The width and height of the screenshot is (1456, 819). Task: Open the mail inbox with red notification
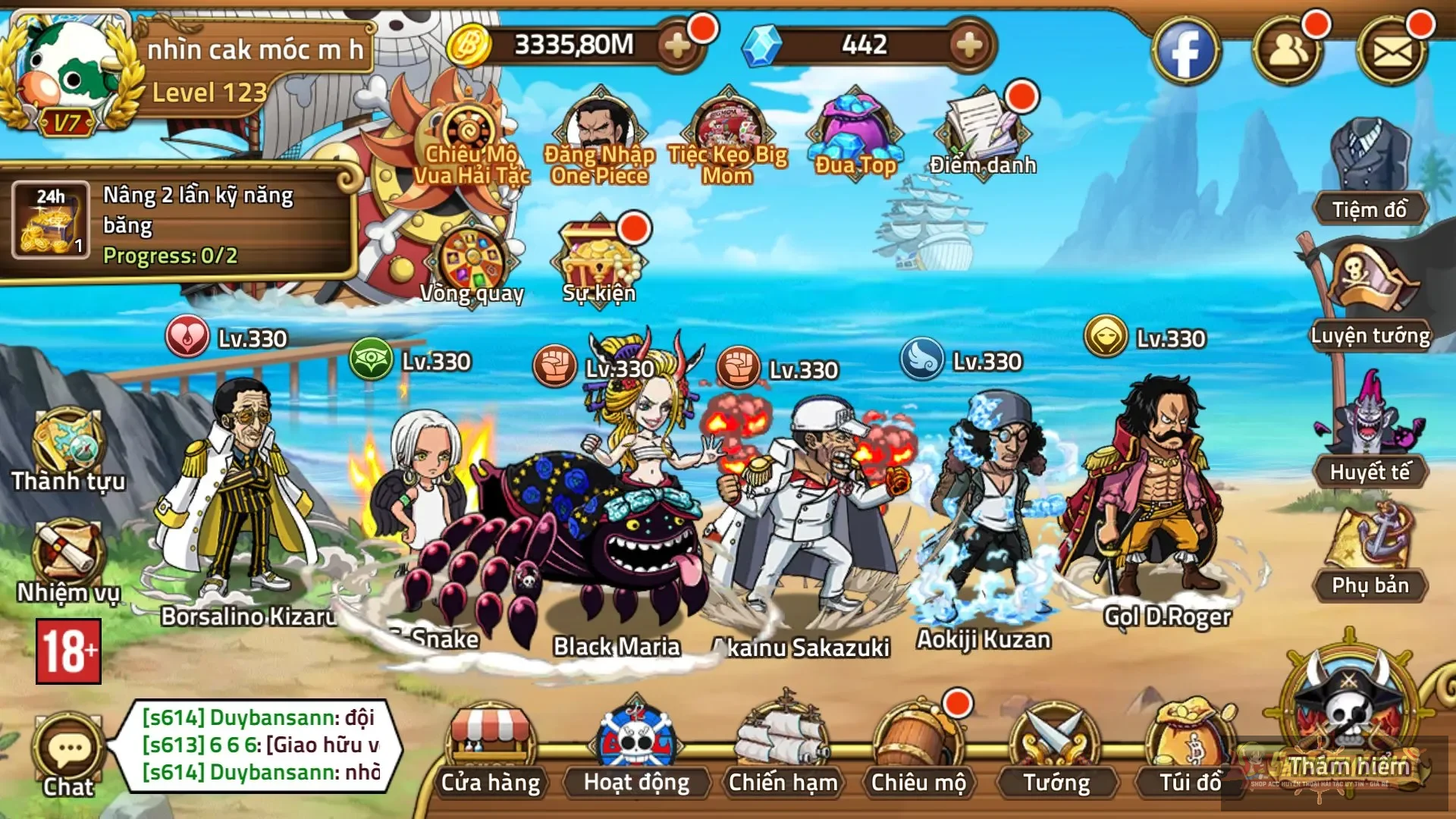(1408, 45)
